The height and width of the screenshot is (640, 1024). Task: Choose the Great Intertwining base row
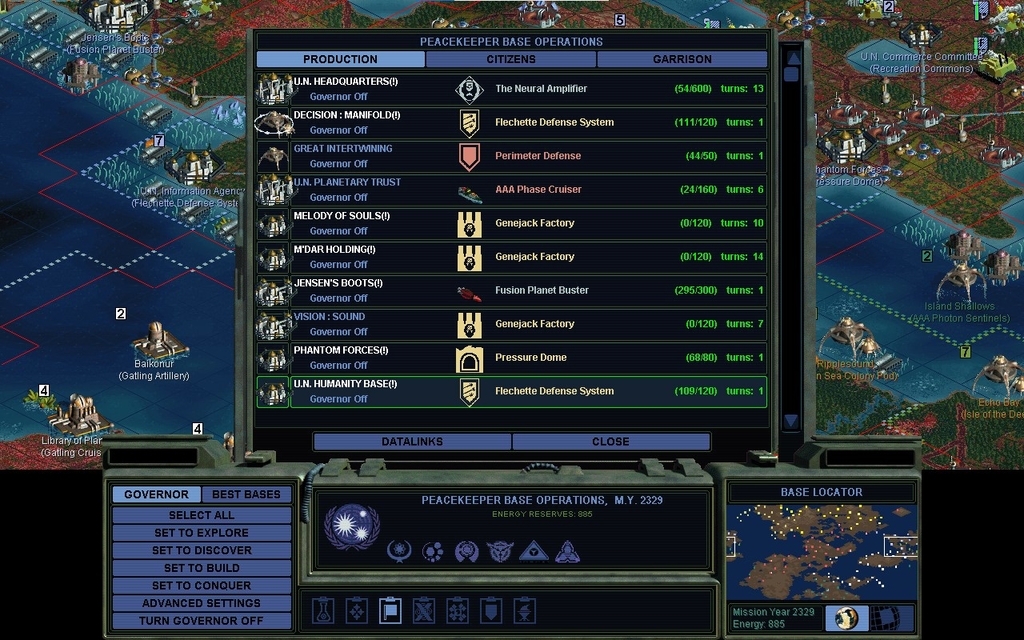511,156
